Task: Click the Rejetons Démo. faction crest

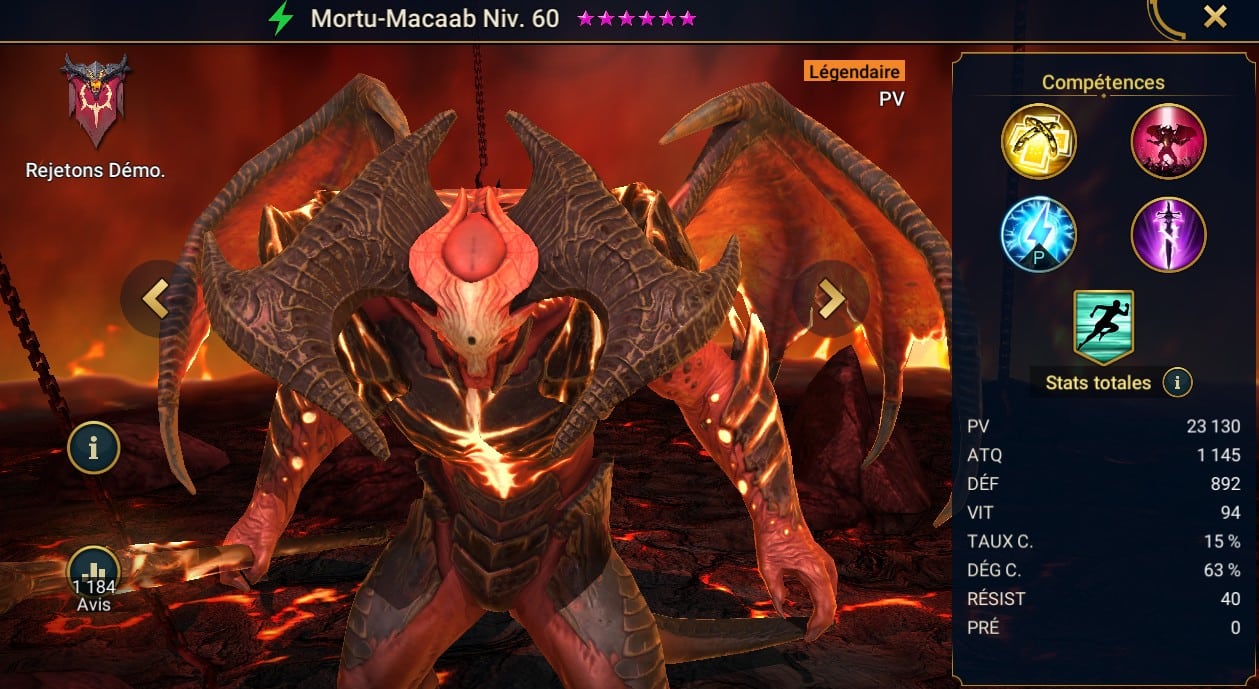Action: (94, 101)
